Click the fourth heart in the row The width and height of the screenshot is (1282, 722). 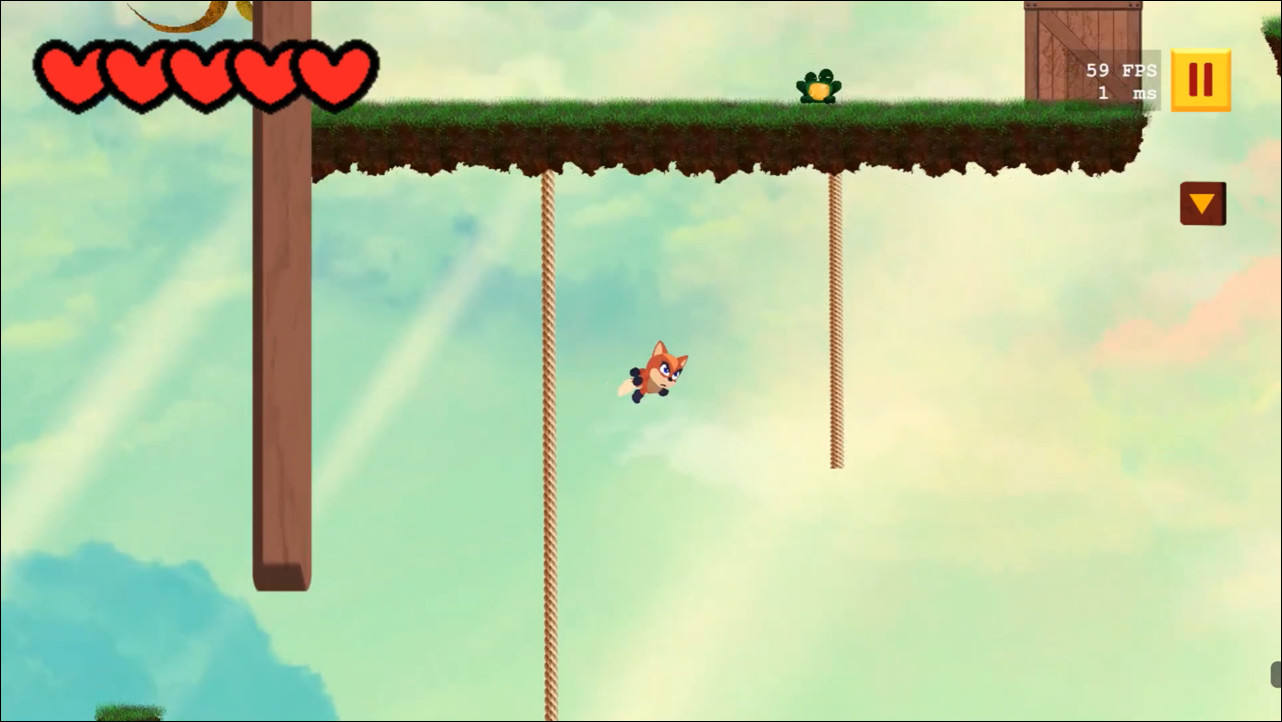[266, 75]
